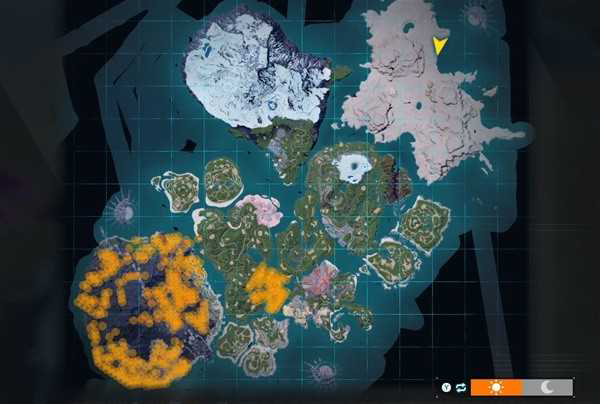
Task: Switch the map to the daytime sun view
Action: tap(496, 387)
